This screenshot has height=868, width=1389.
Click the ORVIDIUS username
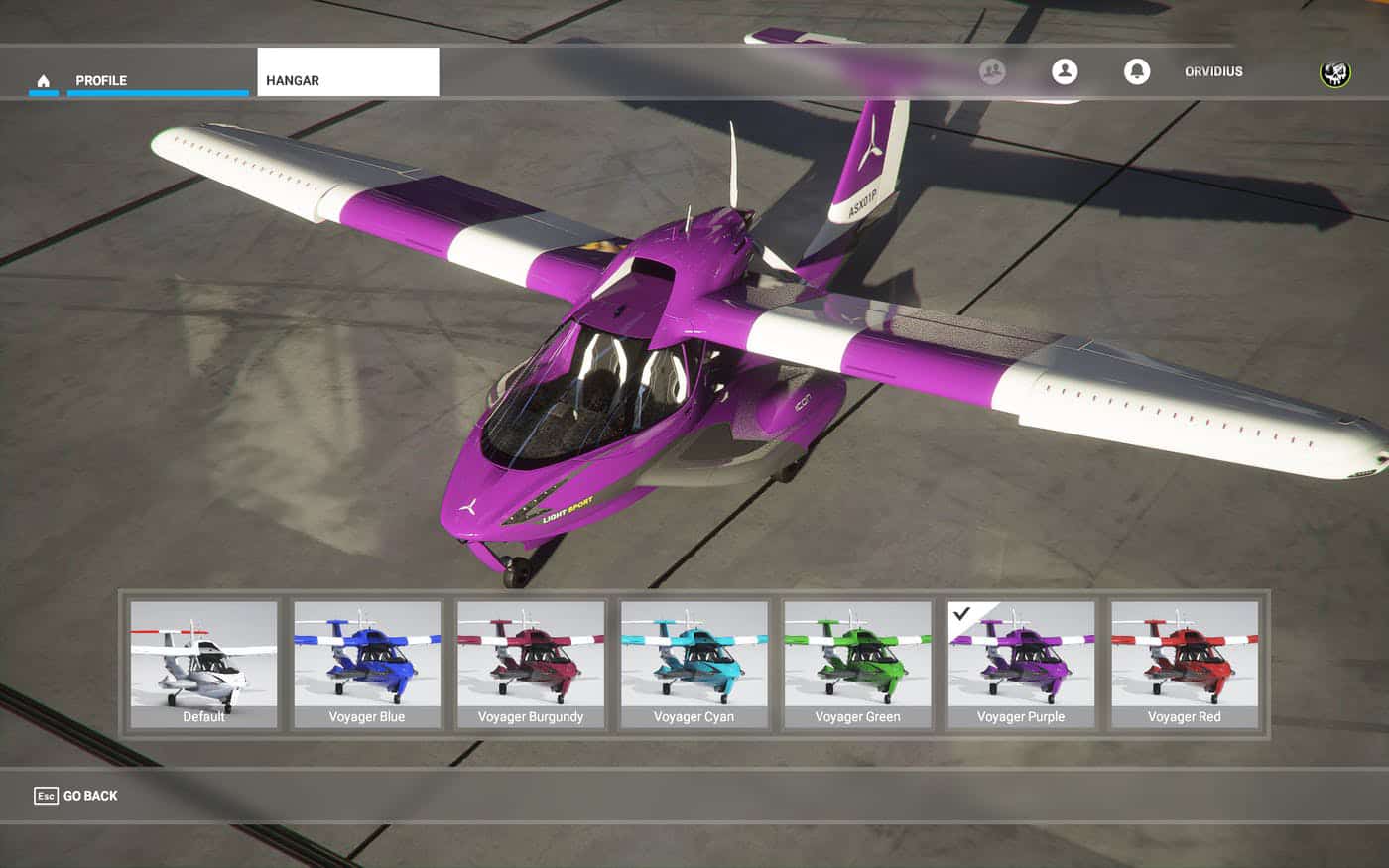(x=1213, y=71)
